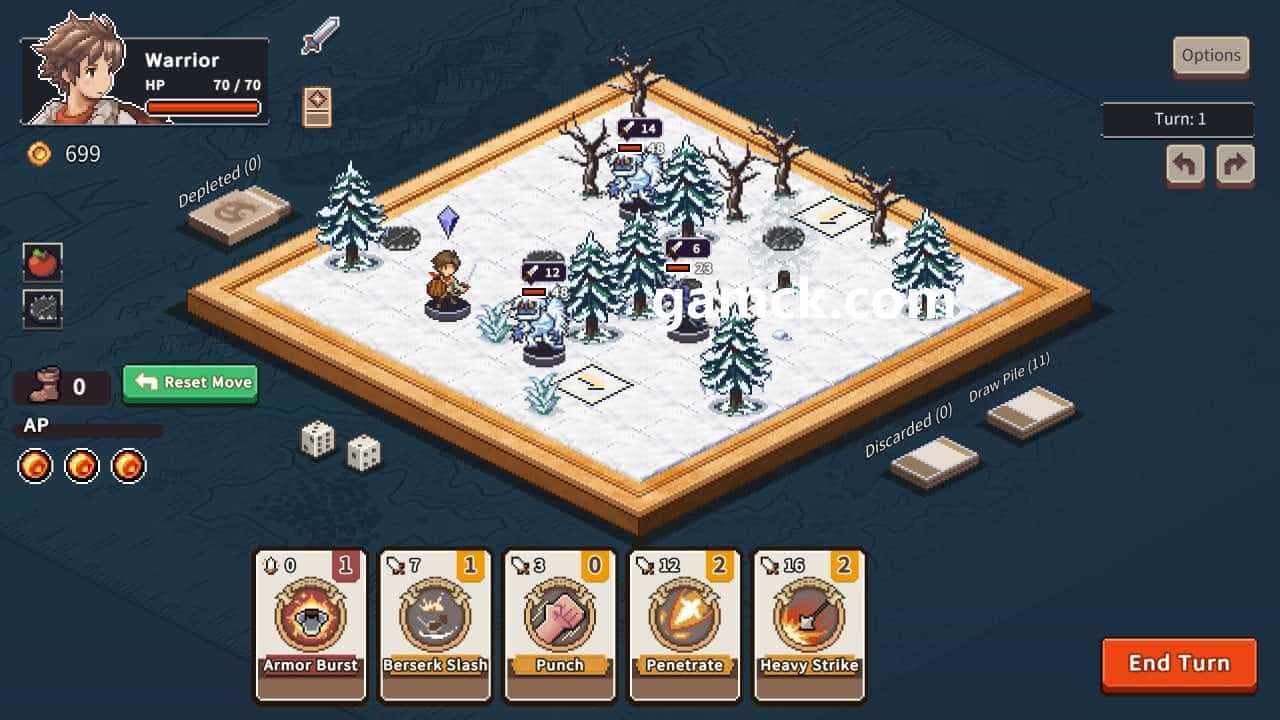Inspect the Depleted card pile
The height and width of the screenshot is (720, 1280).
tap(239, 213)
